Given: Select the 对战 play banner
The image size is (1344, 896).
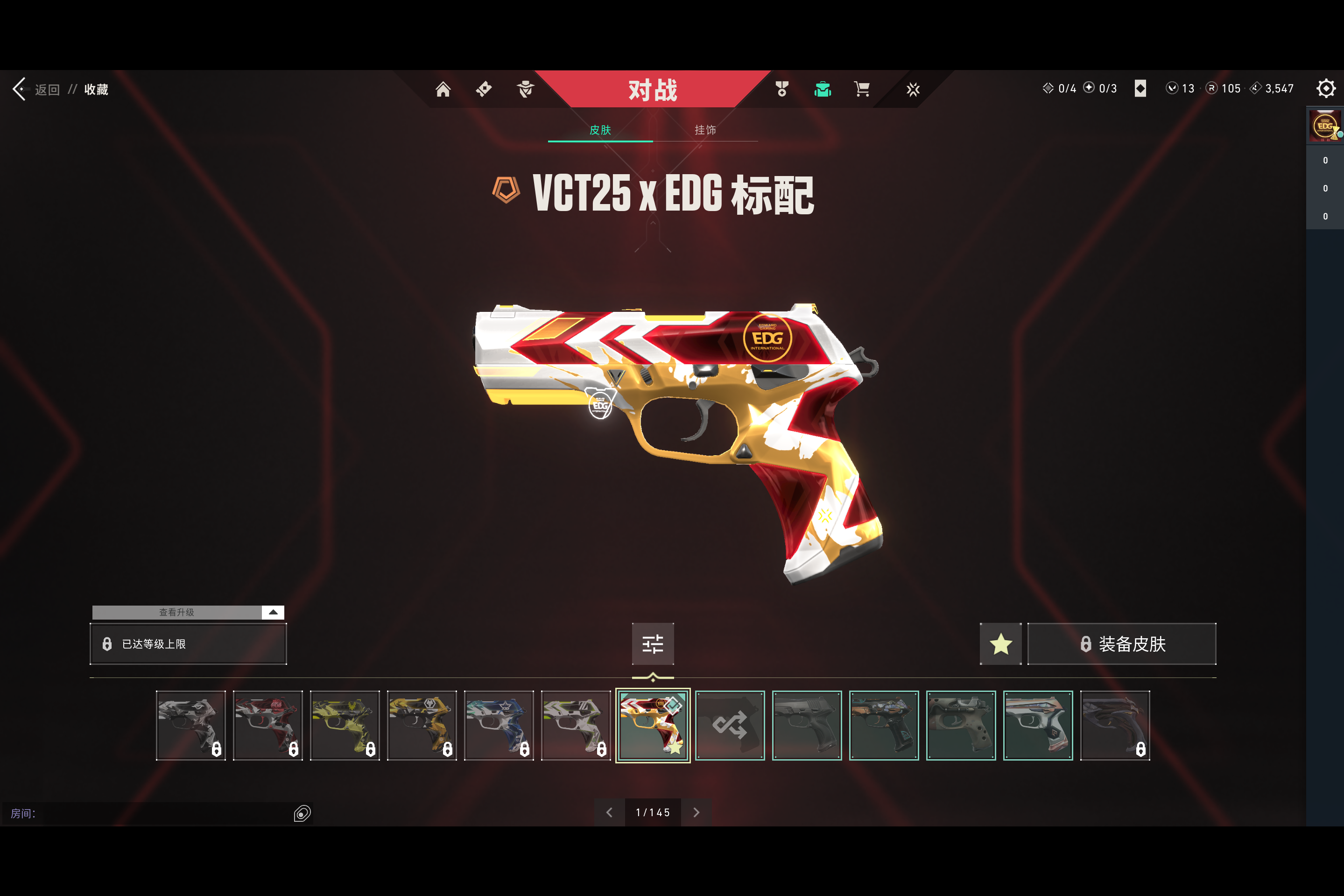Looking at the screenshot, I should [652, 90].
